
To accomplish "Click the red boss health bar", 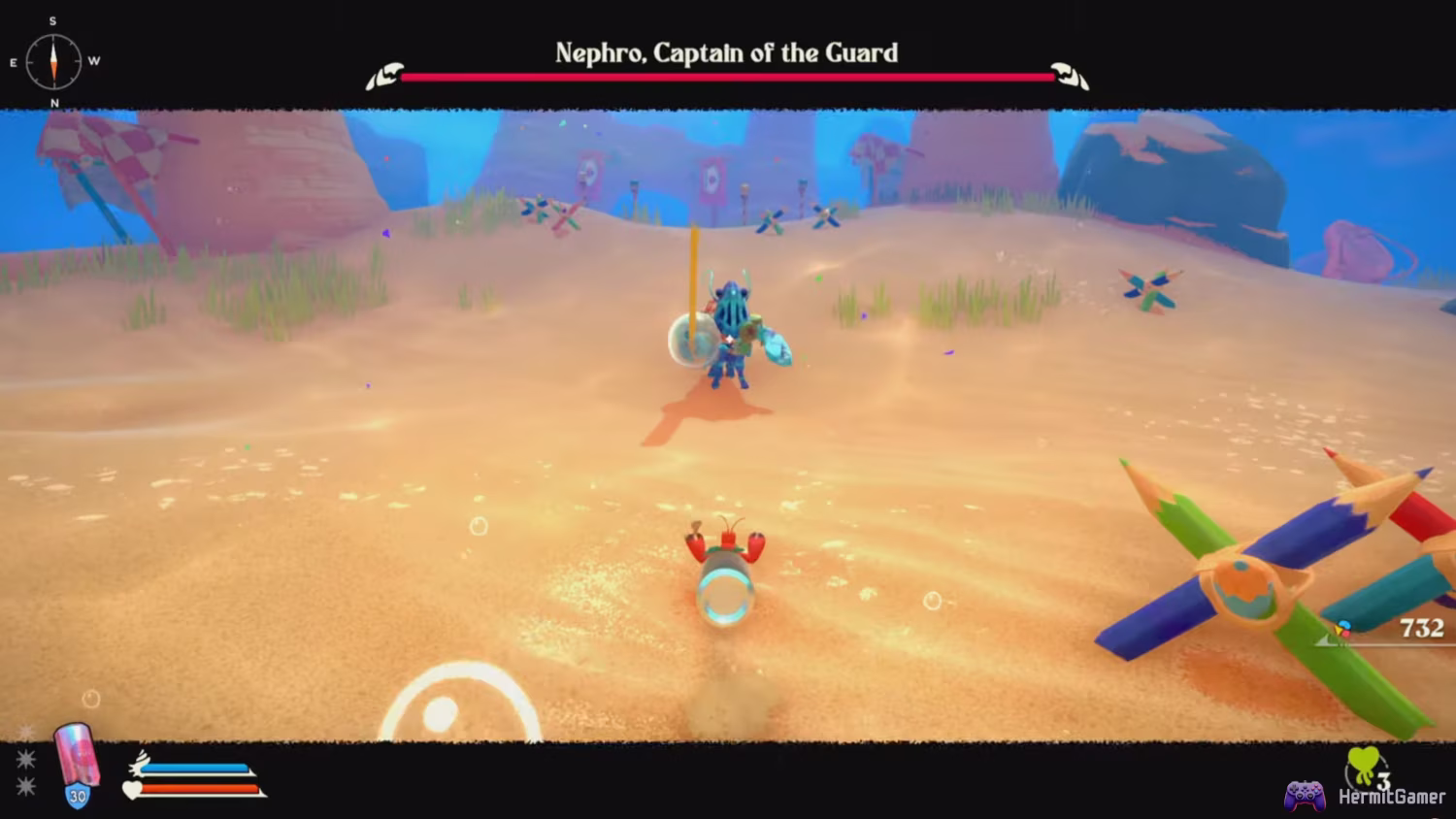I will [728, 76].
